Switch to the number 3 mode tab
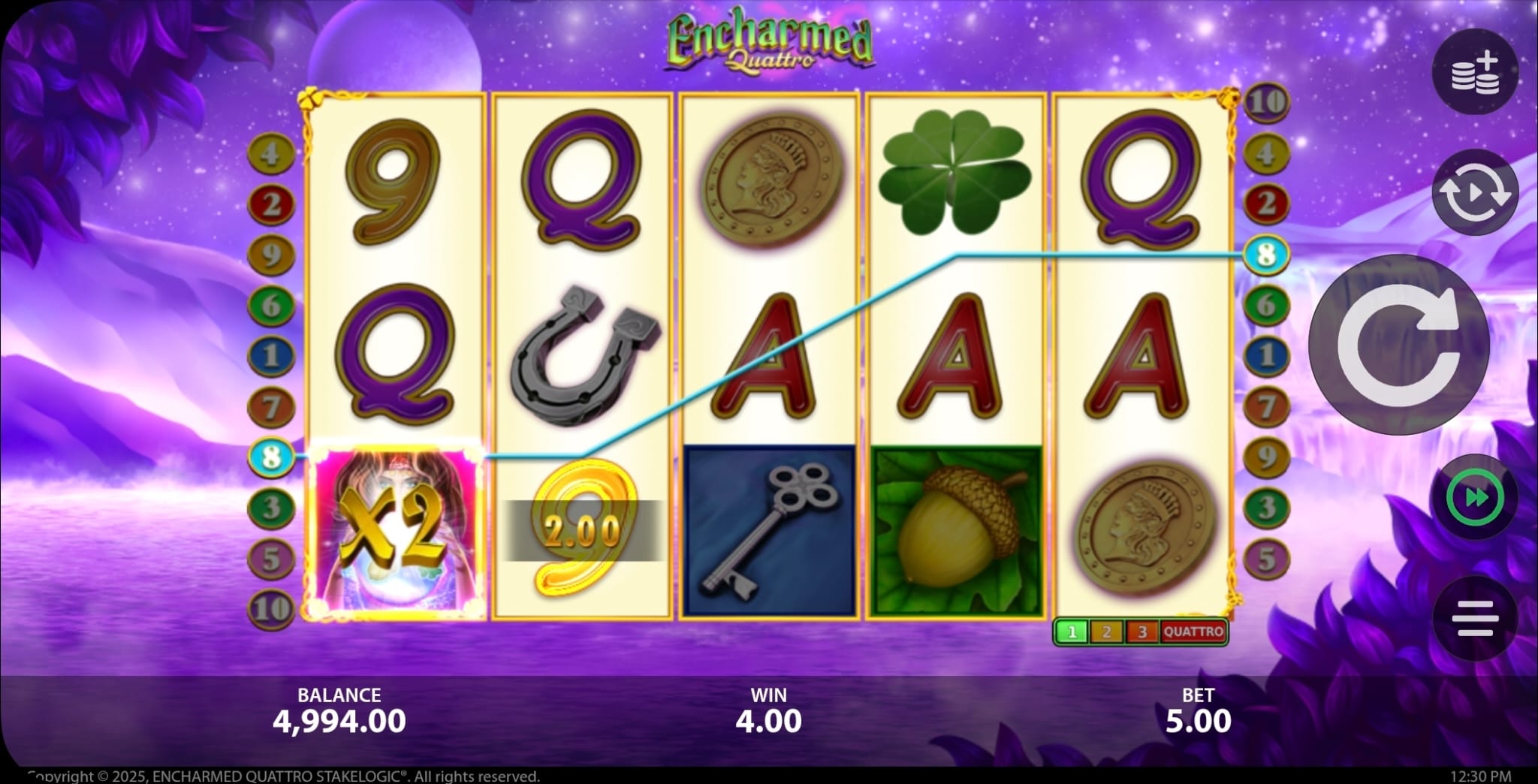This screenshot has width=1538, height=784. point(1141,632)
